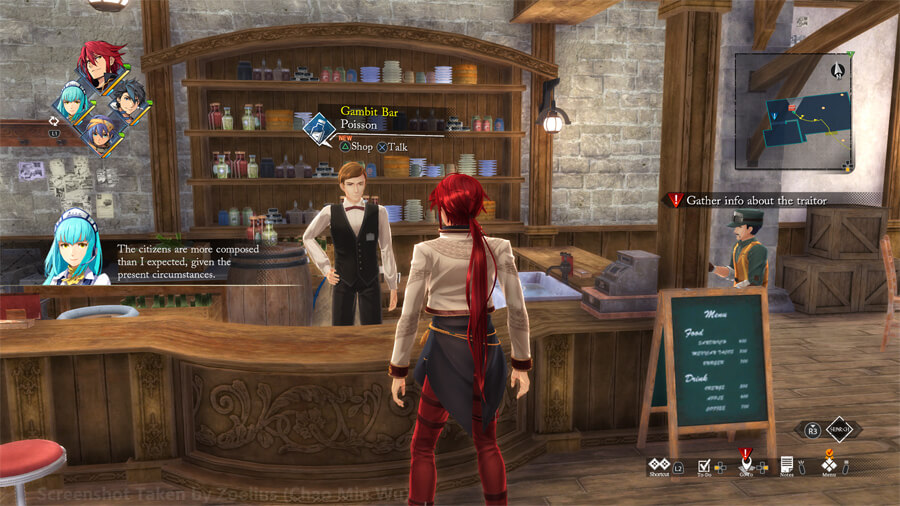
Task: Click the minimap north compass arrow
Action: tap(836, 70)
